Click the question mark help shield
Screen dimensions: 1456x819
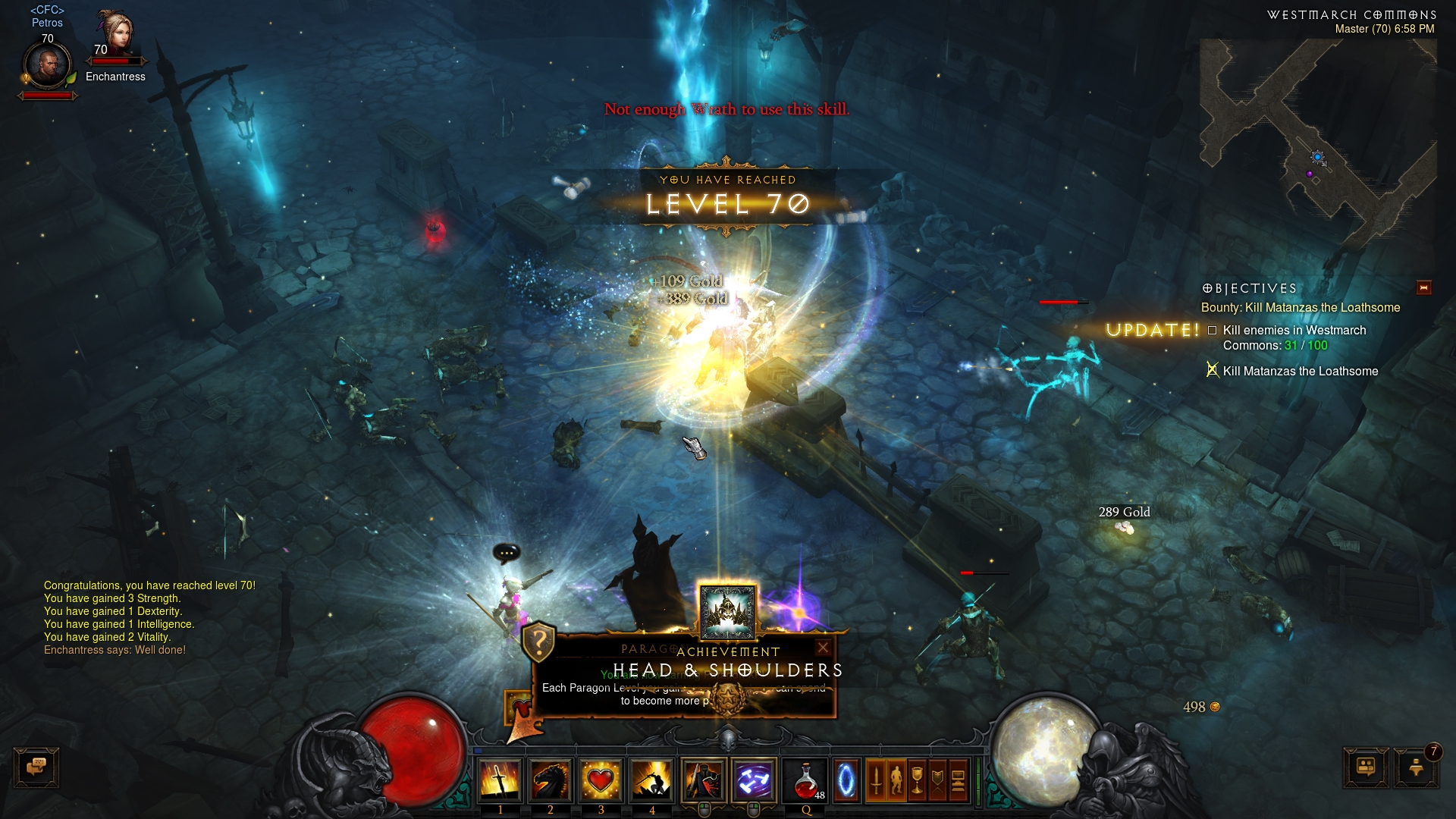539,642
